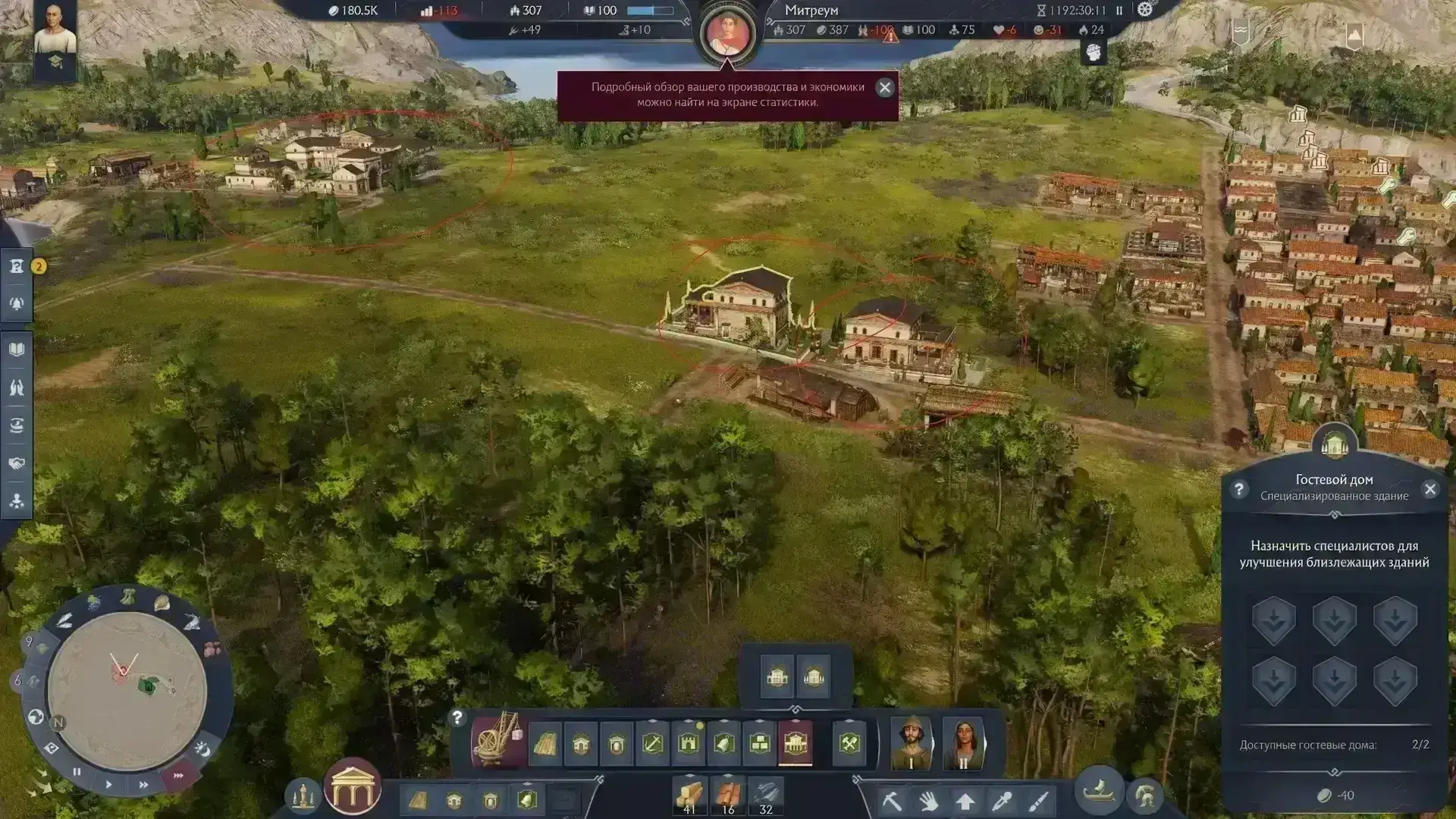Open the settings gear menu
Image resolution: width=1456 pixels, height=819 pixels.
click(1145, 10)
